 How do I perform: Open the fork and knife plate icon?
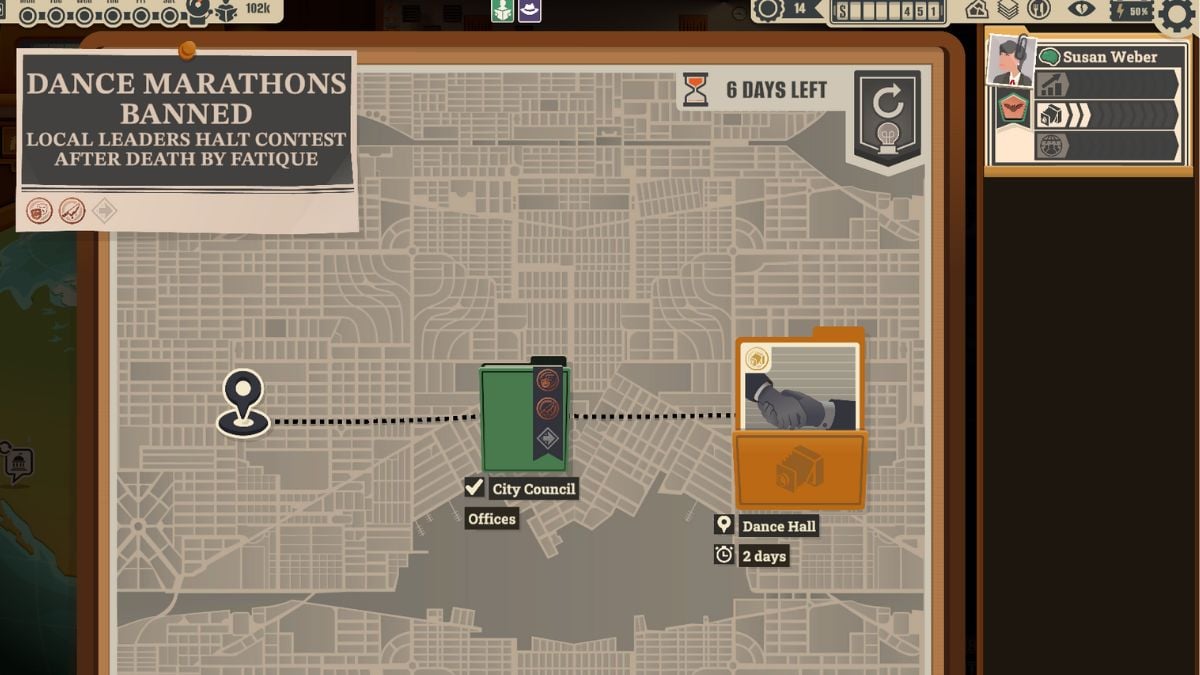point(1039,10)
